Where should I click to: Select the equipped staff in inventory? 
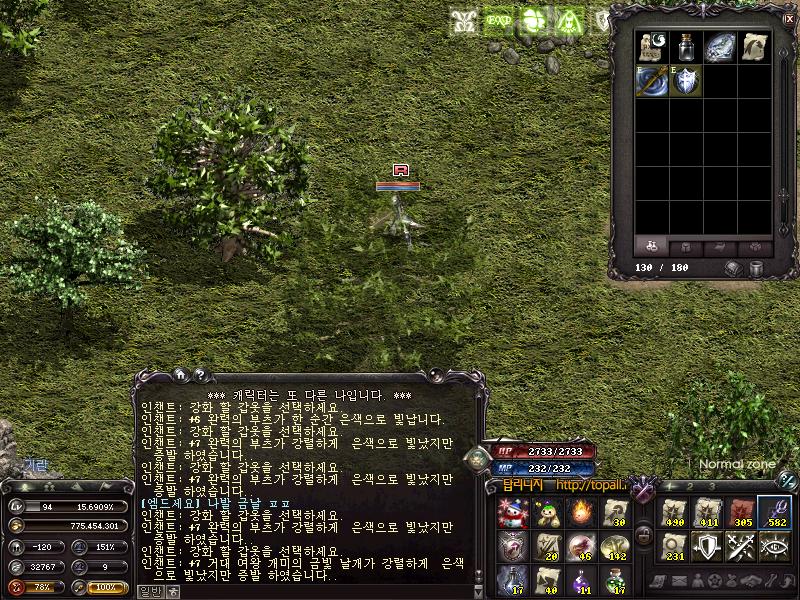(653, 81)
